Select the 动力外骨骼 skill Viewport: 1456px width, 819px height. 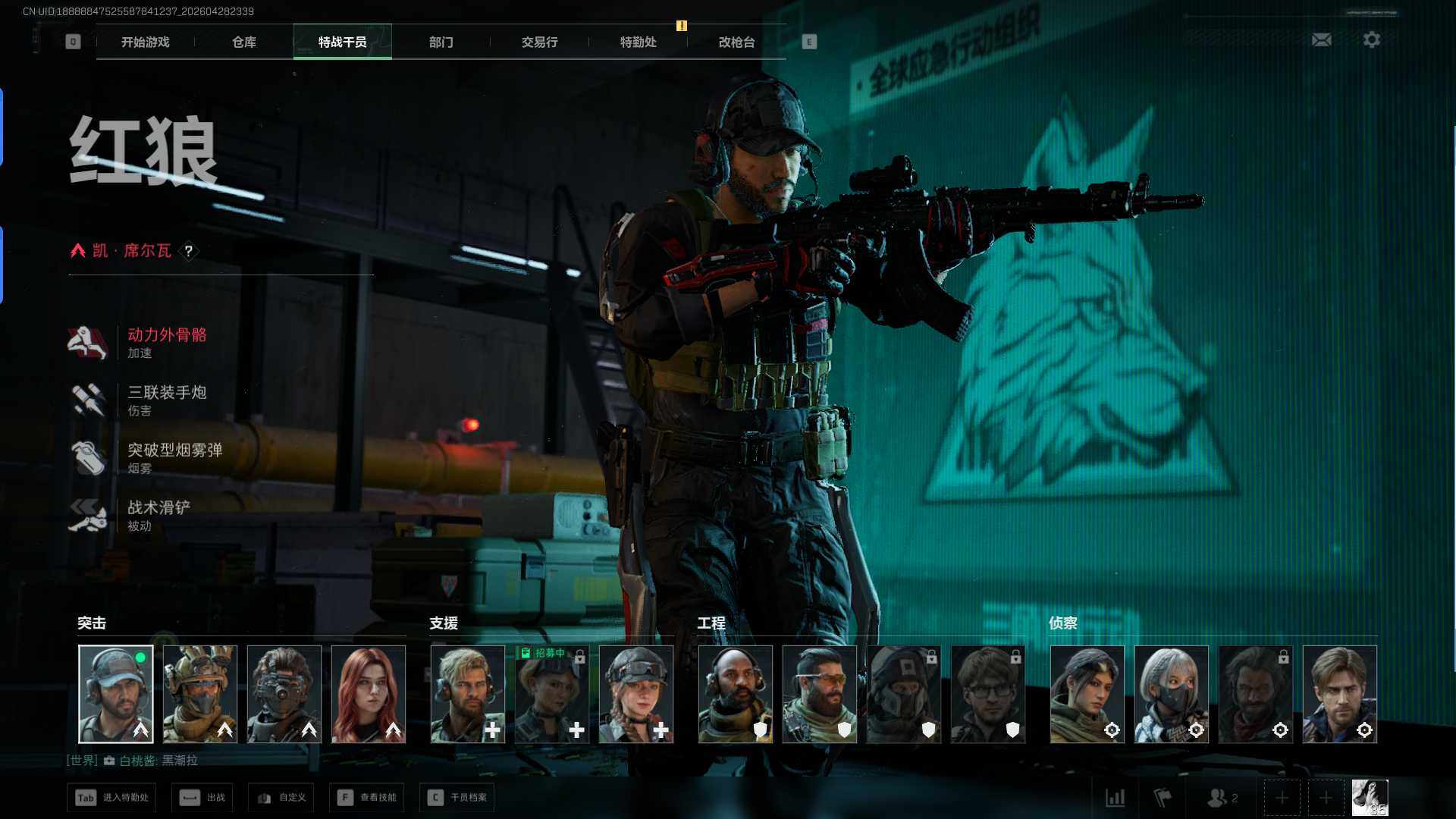(x=167, y=343)
